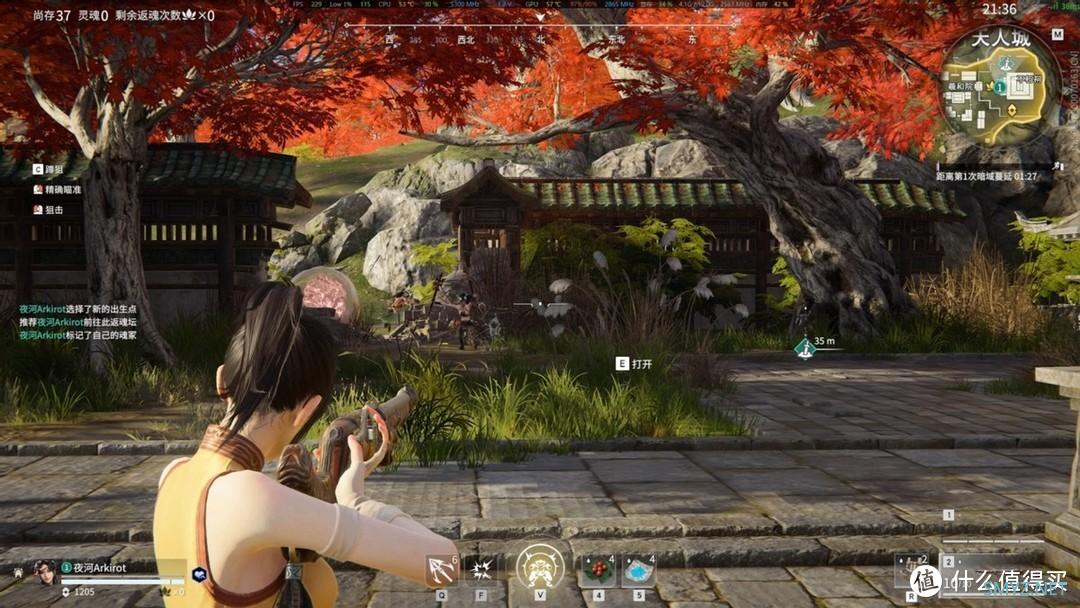Use the blue armor powder item
The width and height of the screenshot is (1080, 608).
point(638,570)
